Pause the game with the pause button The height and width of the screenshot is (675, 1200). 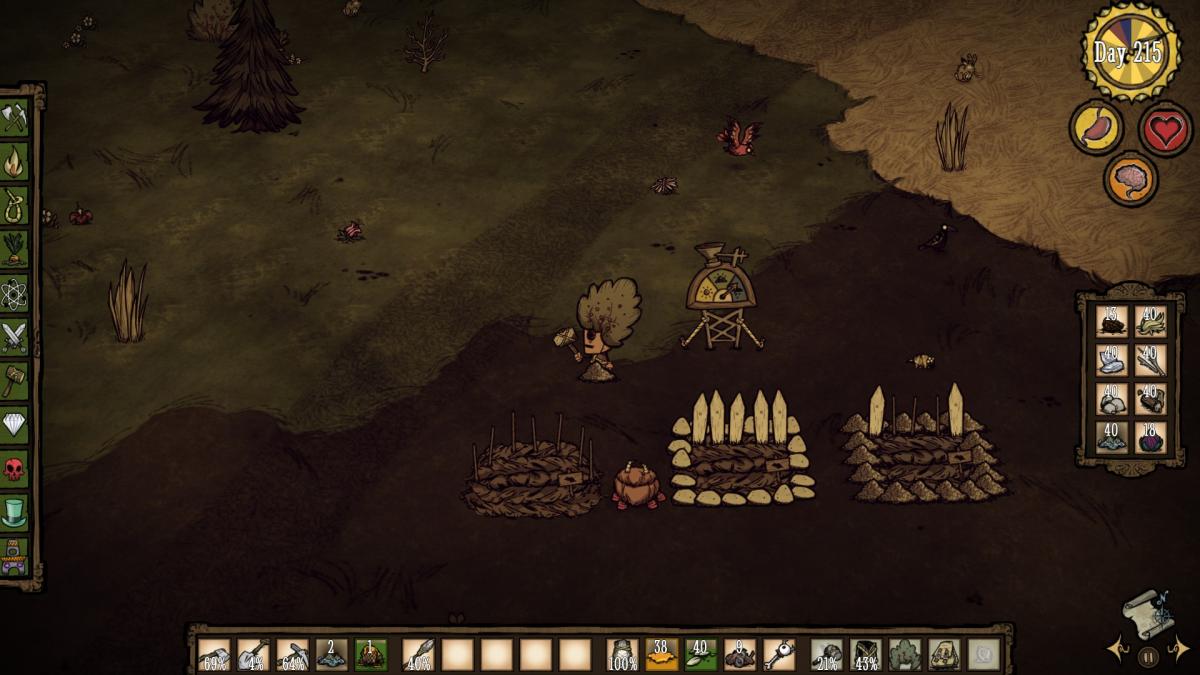pos(1147,657)
